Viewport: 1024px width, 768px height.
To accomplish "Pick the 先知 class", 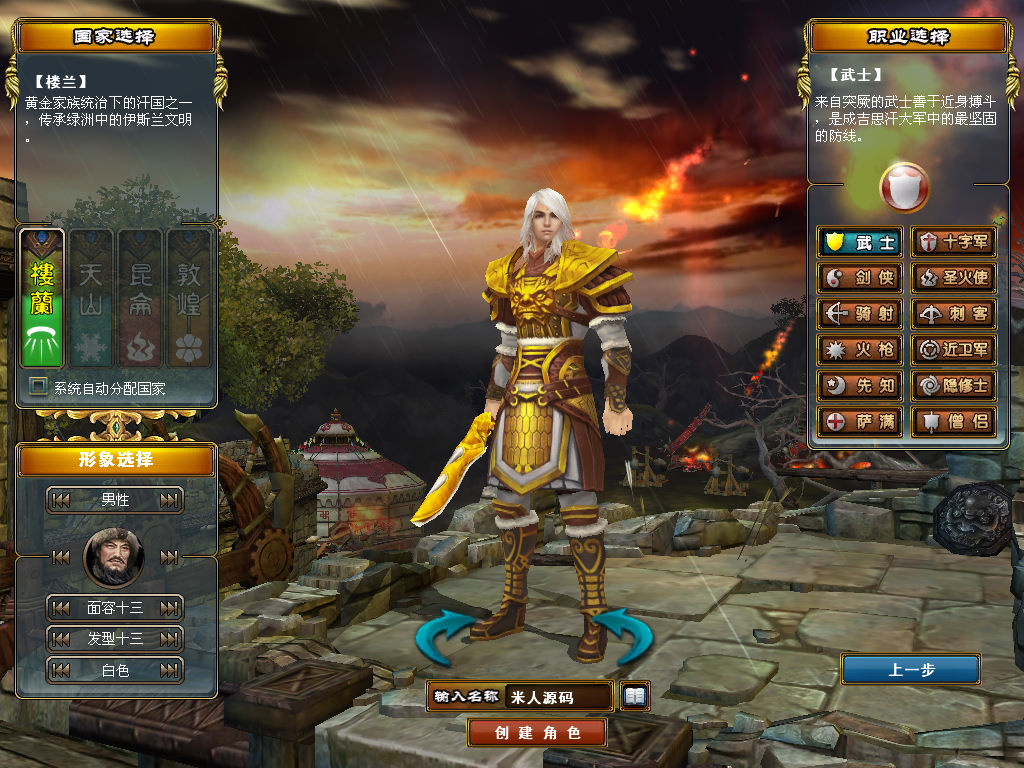I will pyautogui.click(x=860, y=386).
